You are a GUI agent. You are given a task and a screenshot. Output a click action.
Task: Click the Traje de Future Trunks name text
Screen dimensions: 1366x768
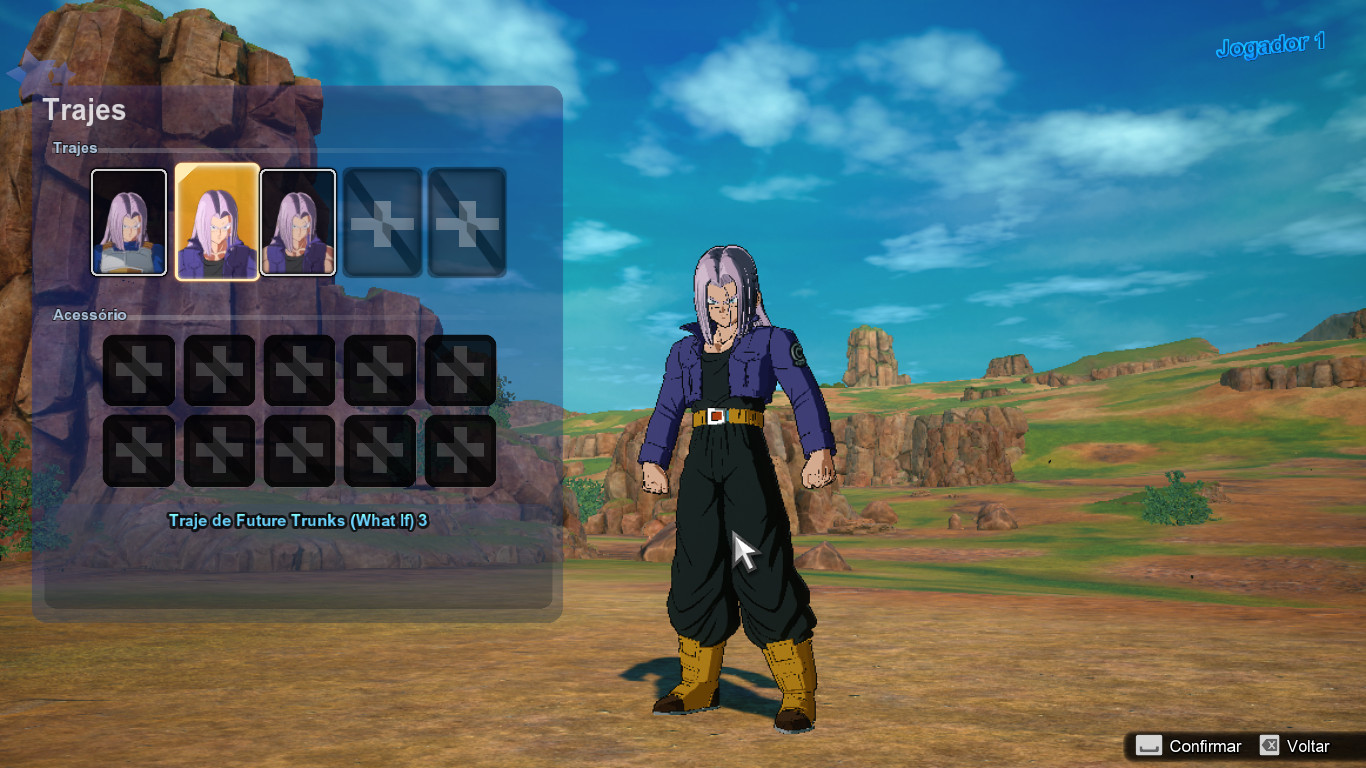(298, 520)
